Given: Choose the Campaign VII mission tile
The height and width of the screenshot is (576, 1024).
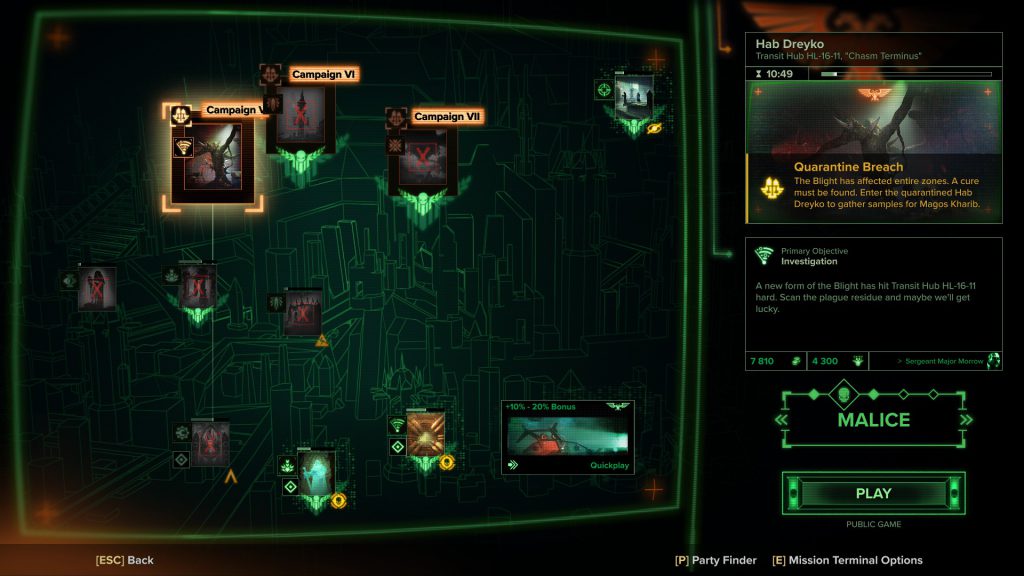Looking at the screenshot, I should [423, 158].
